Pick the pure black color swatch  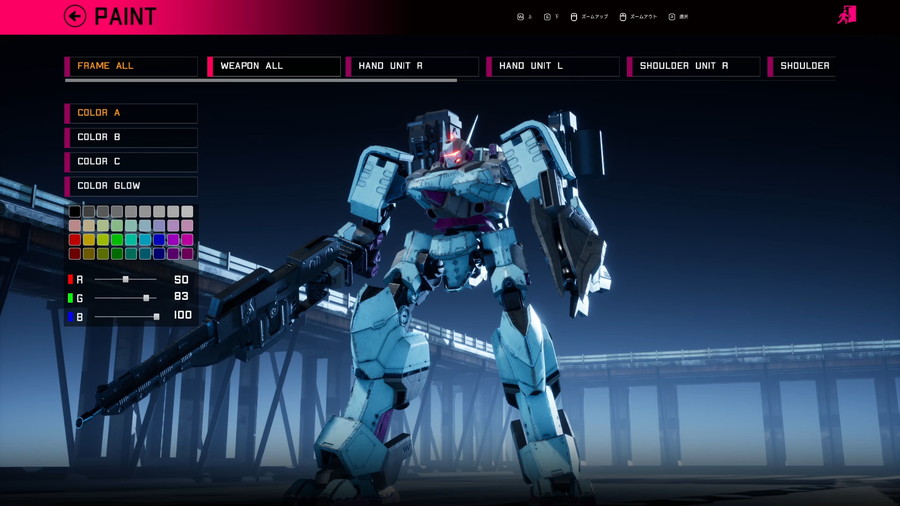75,212
